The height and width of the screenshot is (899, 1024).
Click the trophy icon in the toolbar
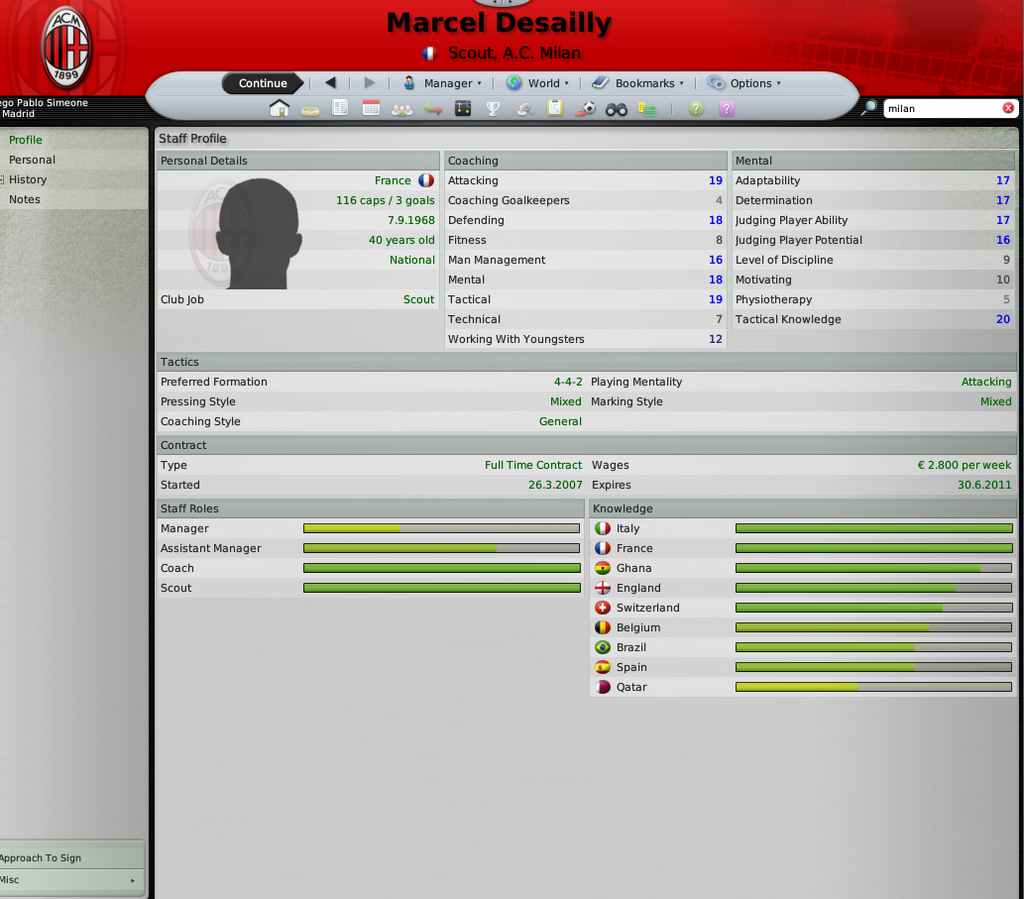493,109
